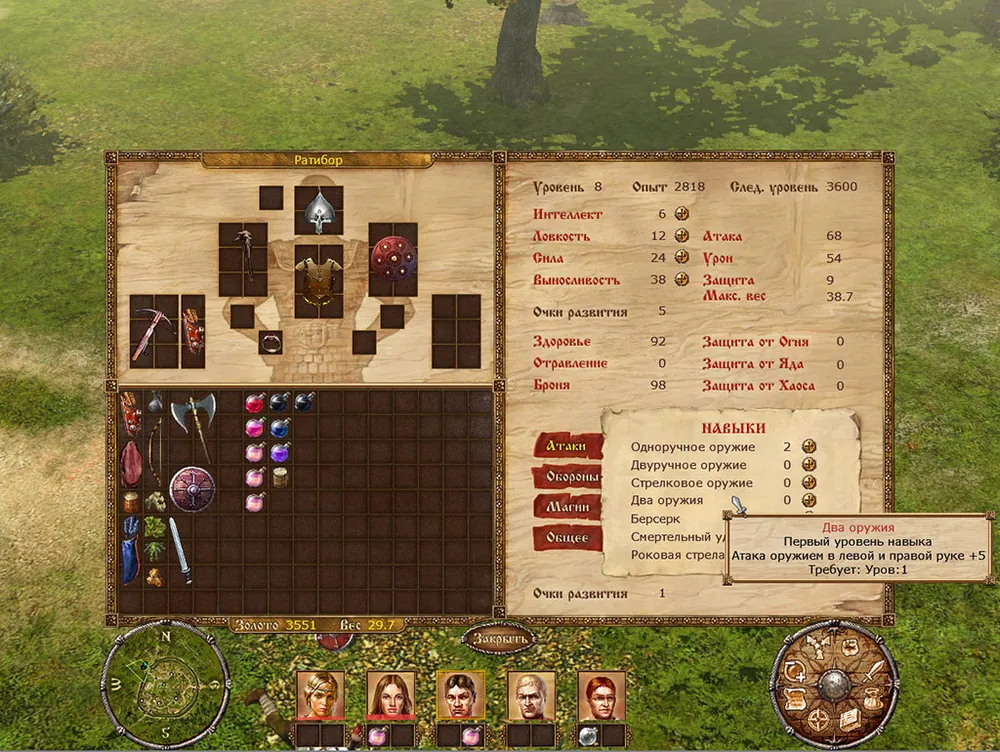Add a point to Ловкость

(x=681, y=235)
